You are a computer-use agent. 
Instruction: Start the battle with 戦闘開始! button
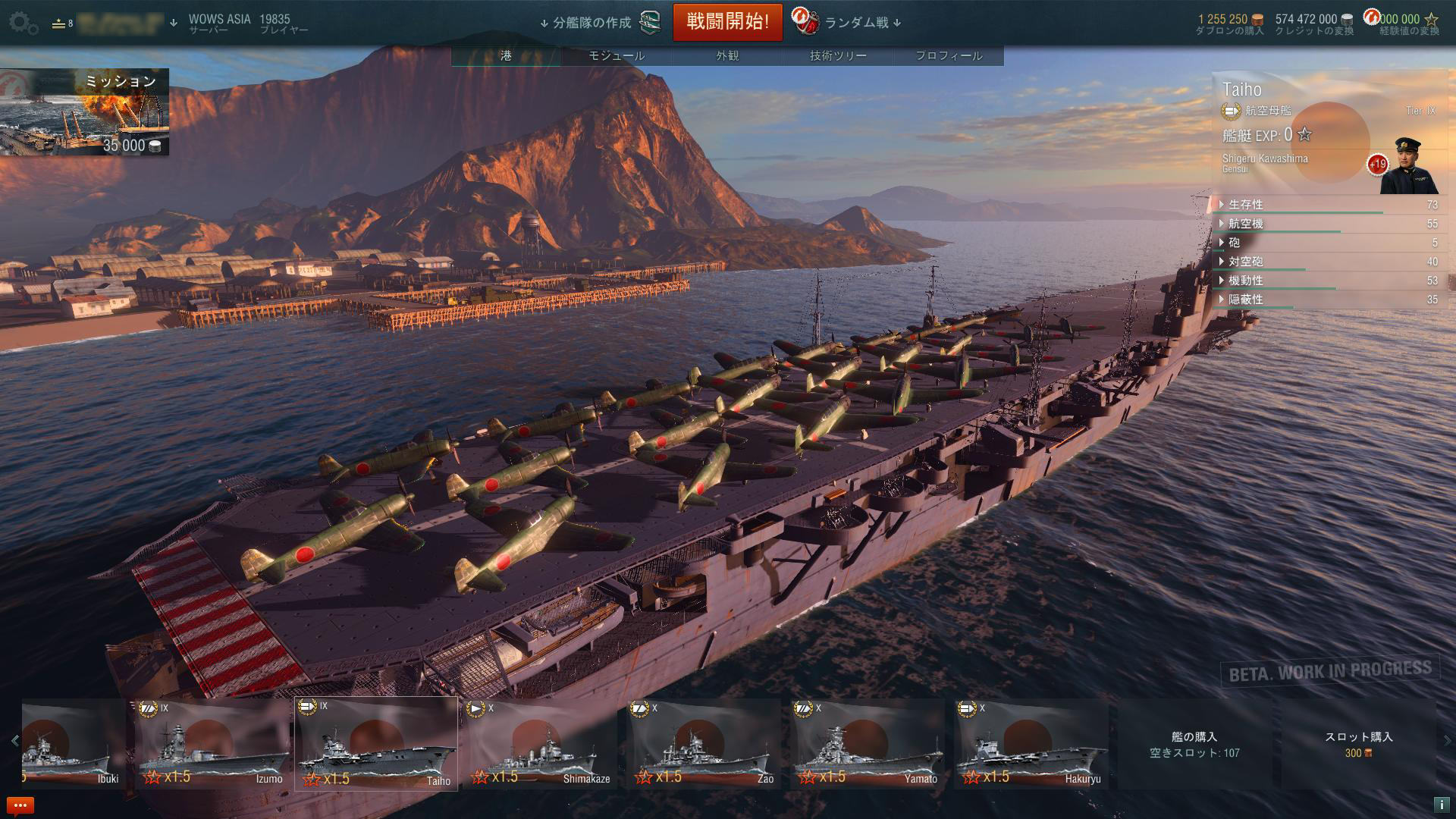727,22
